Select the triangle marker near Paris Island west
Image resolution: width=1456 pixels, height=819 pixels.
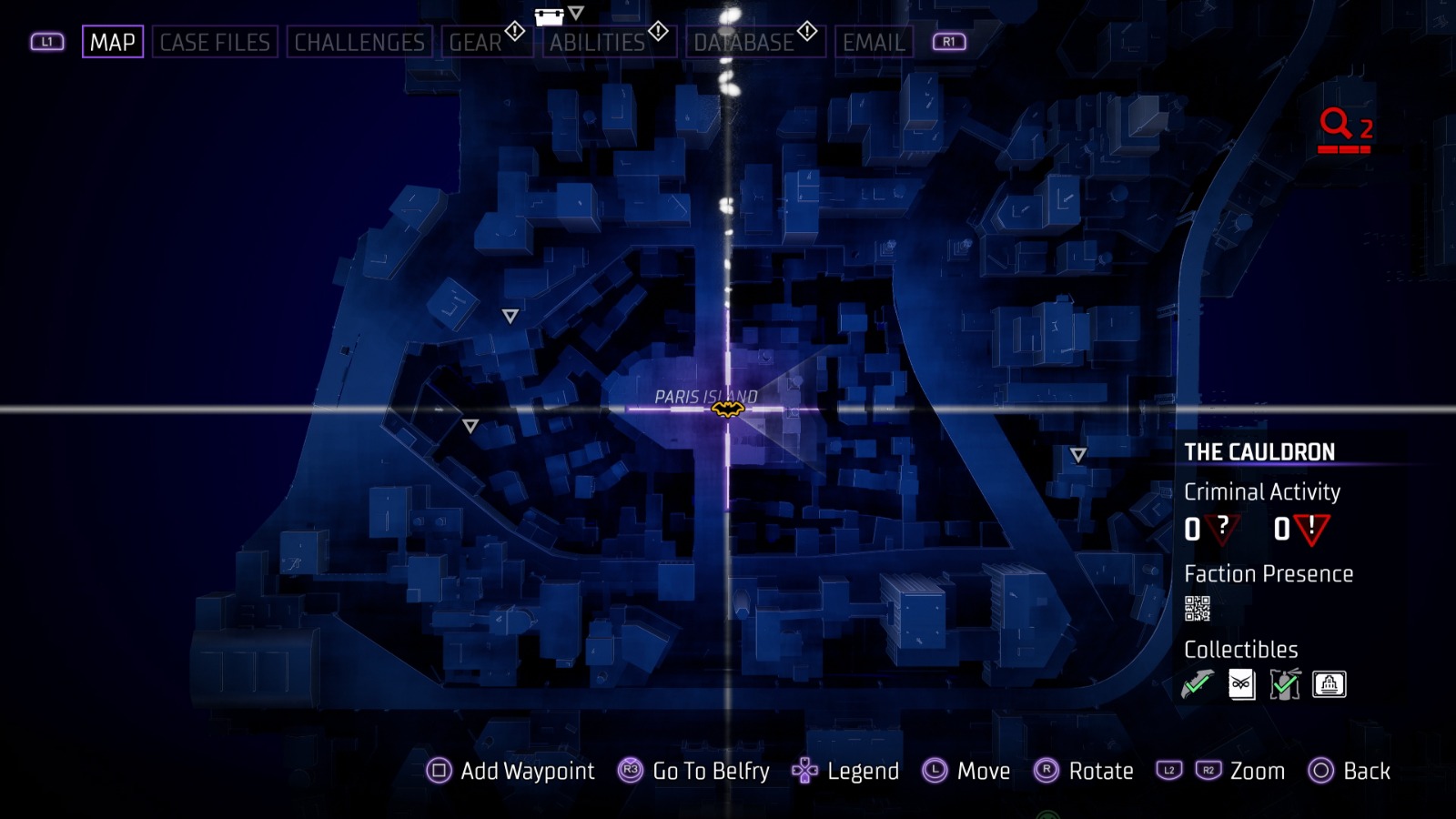coord(471,424)
